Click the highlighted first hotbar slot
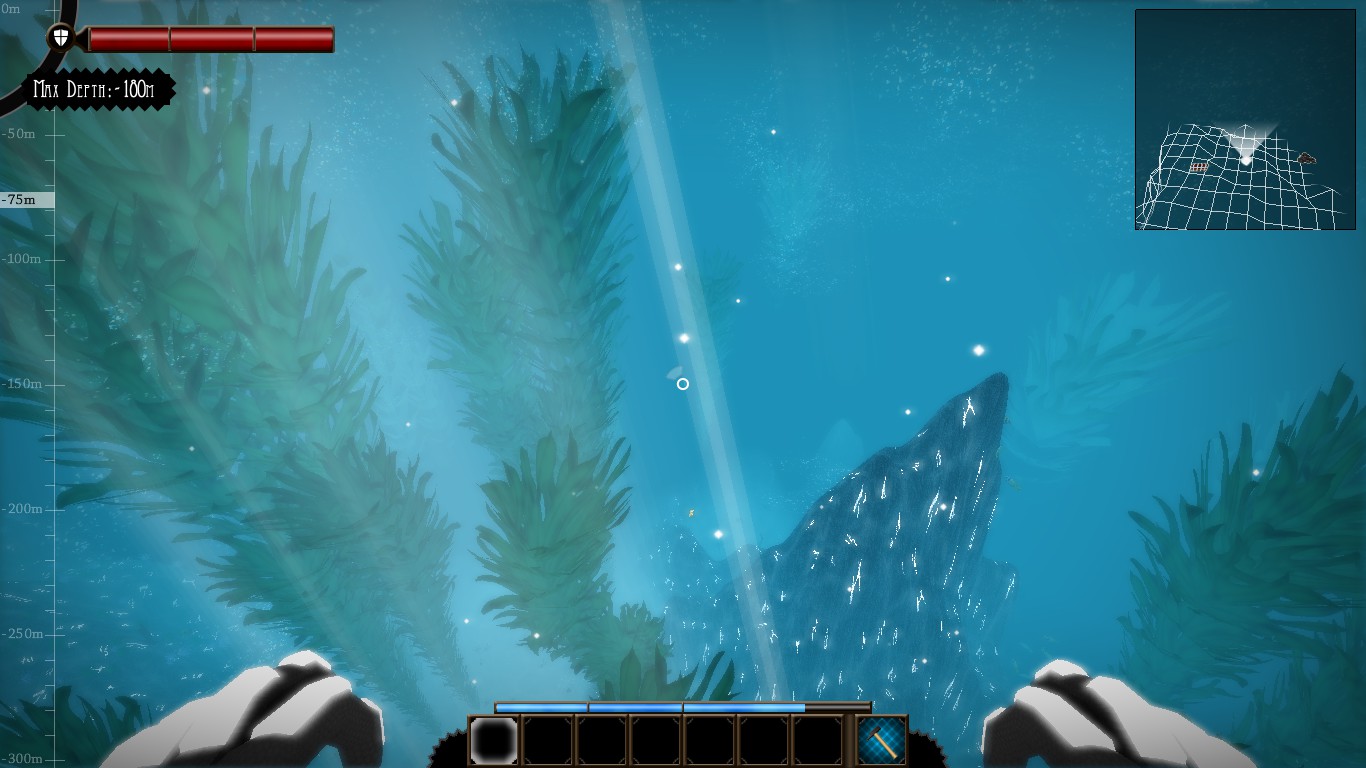 coord(494,741)
